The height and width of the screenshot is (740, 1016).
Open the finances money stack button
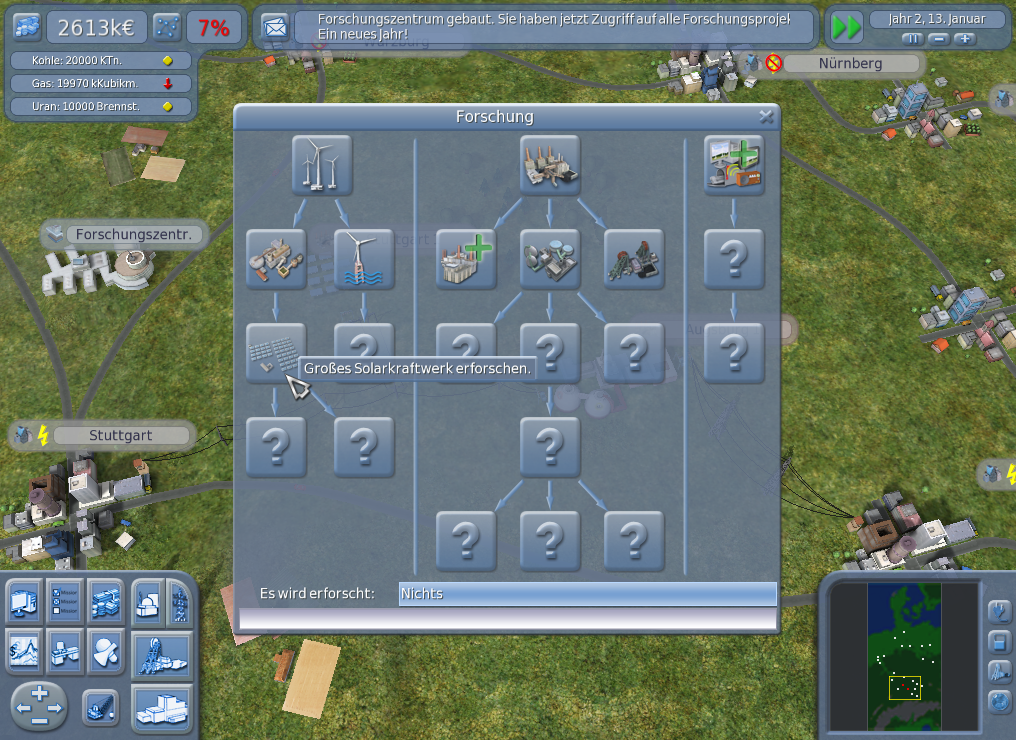pos(105,600)
